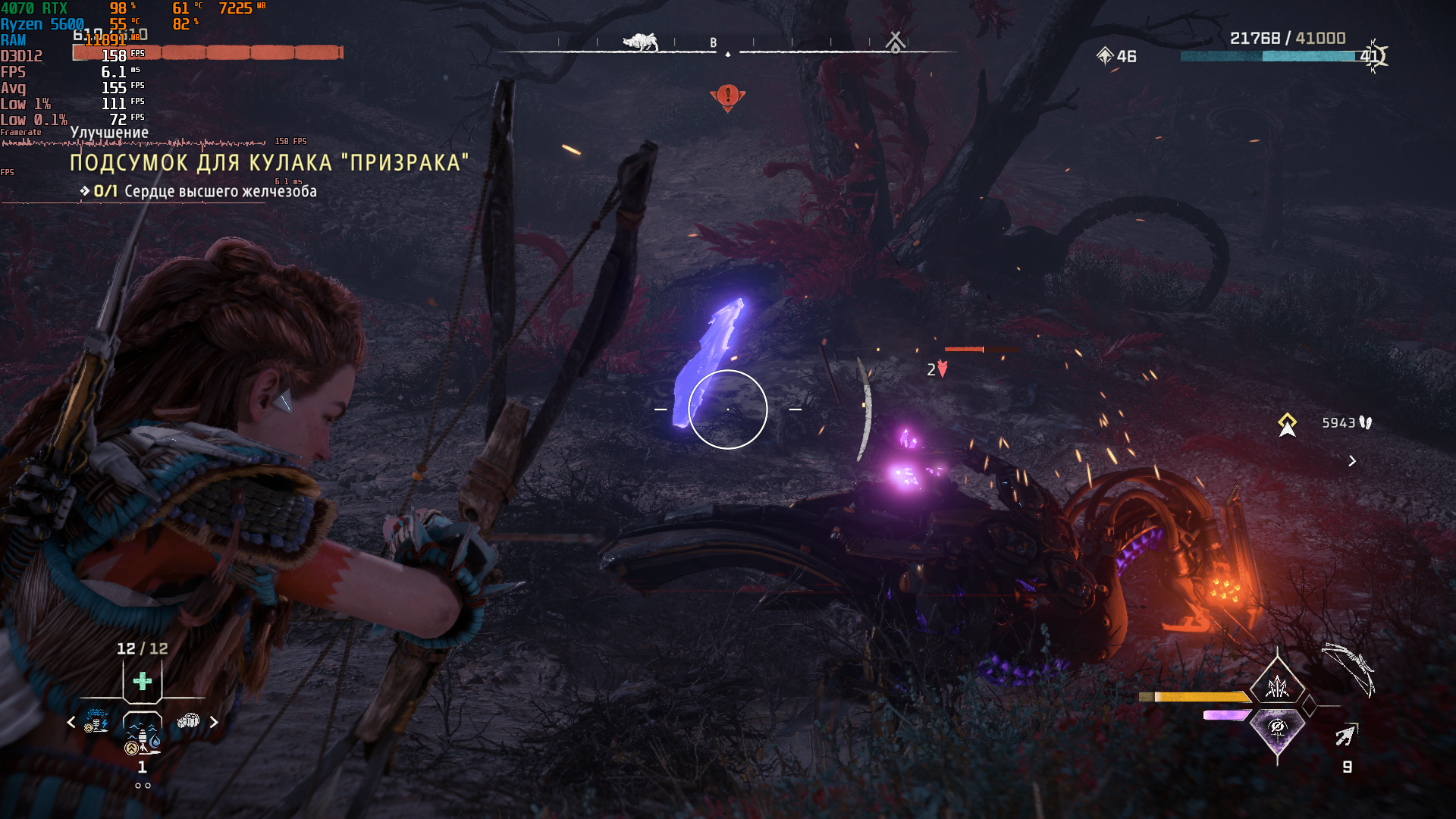The width and height of the screenshot is (1456, 819).
Task: Activate the triple-arrow weapon technique diamond
Action: click(x=1277, y=686)
